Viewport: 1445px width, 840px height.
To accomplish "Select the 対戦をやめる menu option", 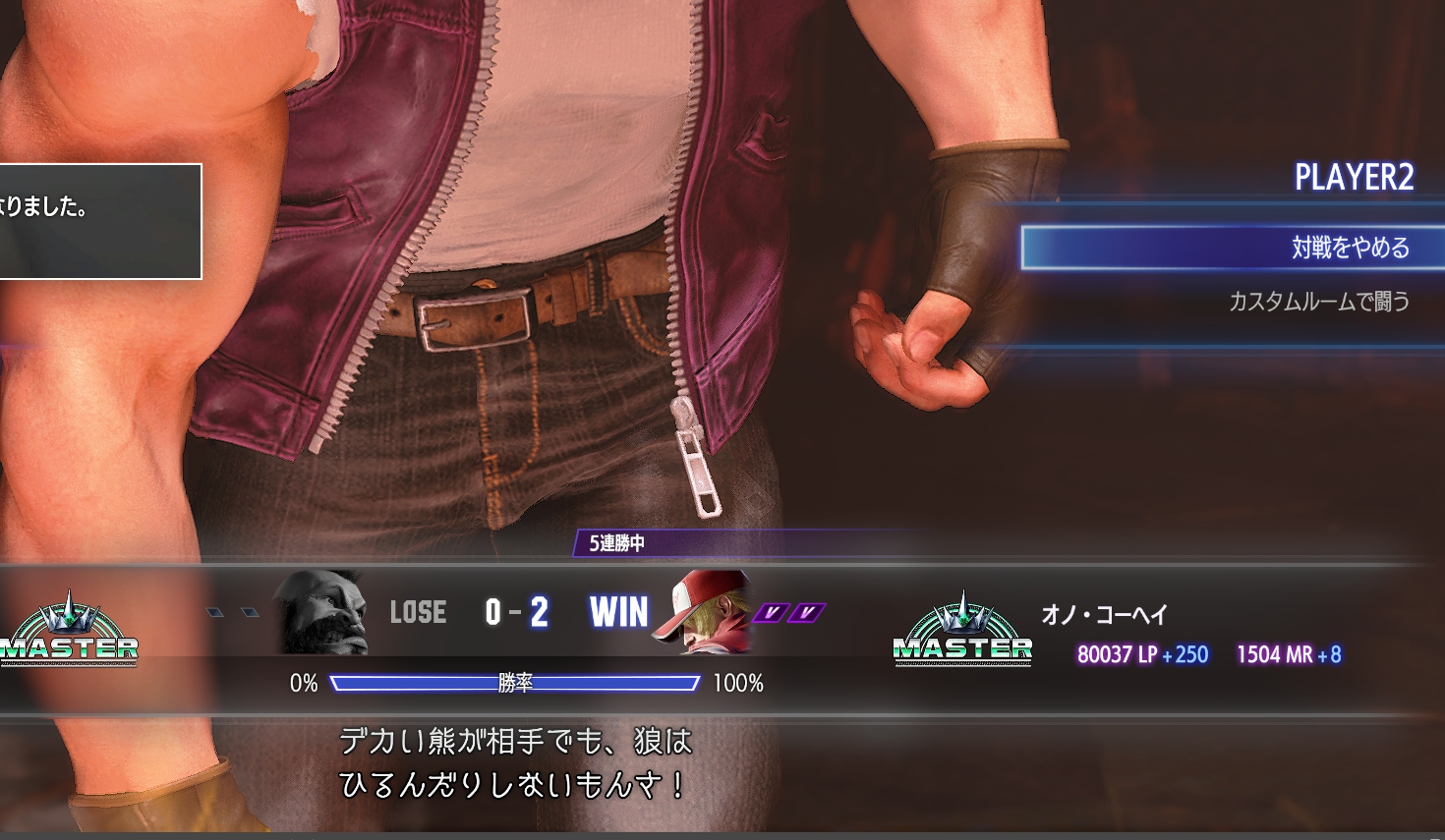I will [x=1350, y=248].
